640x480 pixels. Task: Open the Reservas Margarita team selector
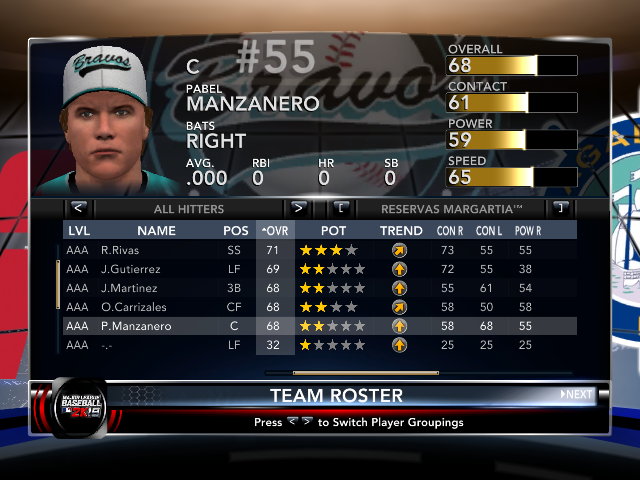452,209
